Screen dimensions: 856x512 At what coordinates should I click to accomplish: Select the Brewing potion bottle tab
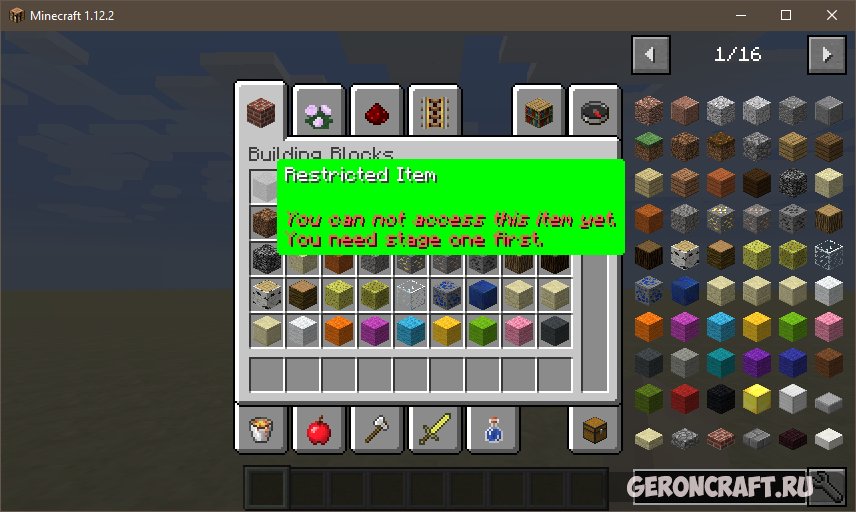click(490, 430)
